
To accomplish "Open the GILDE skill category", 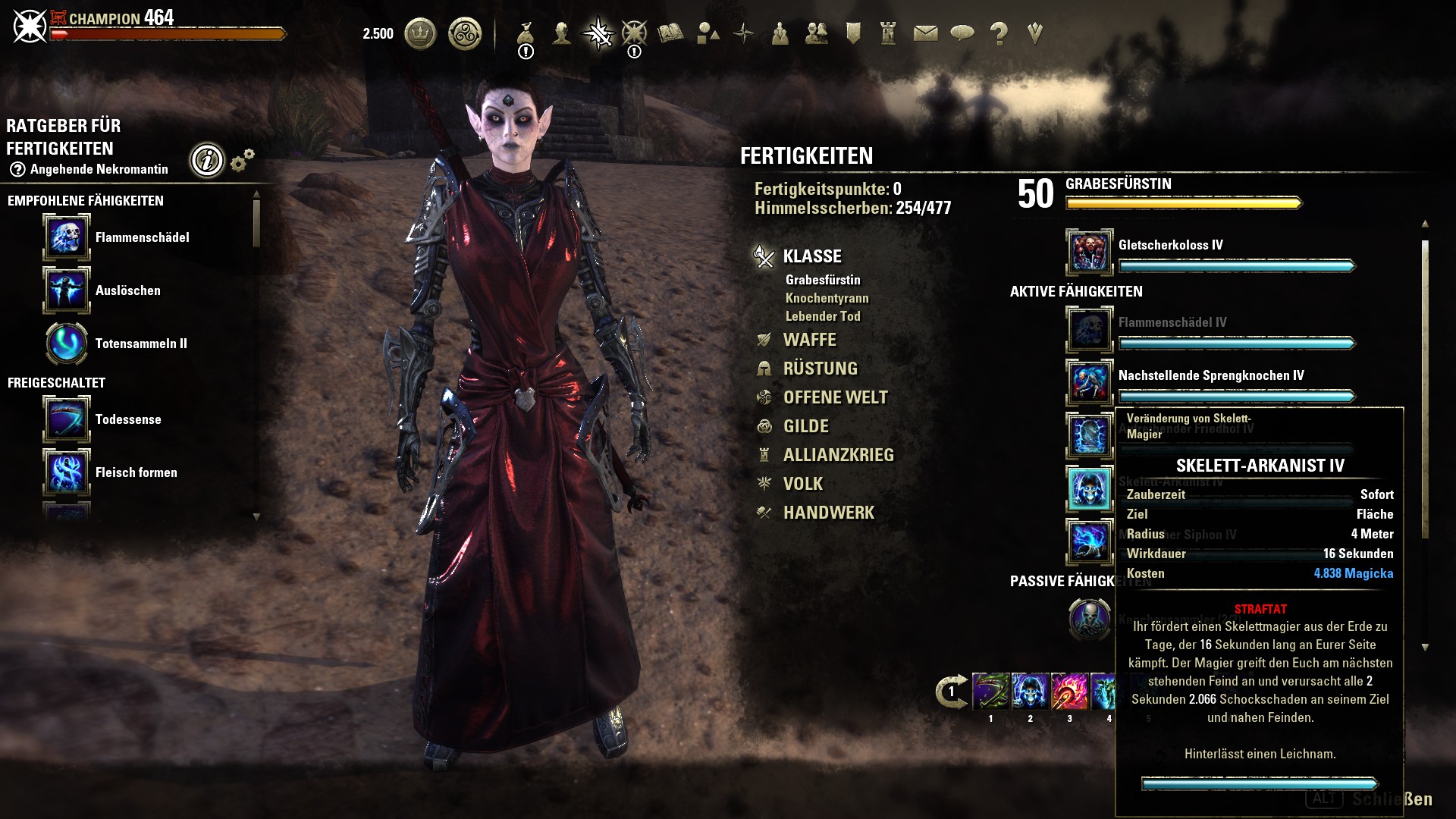I will click(805, 426).
